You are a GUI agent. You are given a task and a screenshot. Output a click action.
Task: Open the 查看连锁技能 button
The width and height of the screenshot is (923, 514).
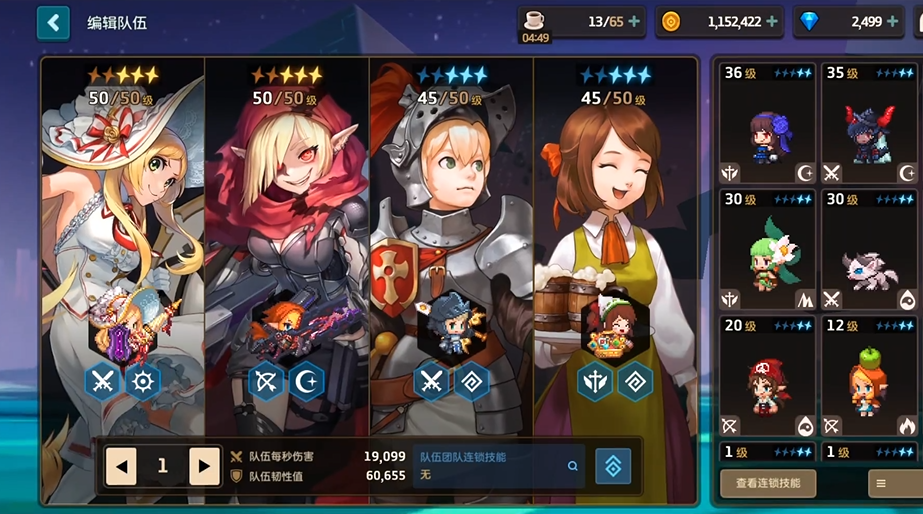click(x=767, y=483)
